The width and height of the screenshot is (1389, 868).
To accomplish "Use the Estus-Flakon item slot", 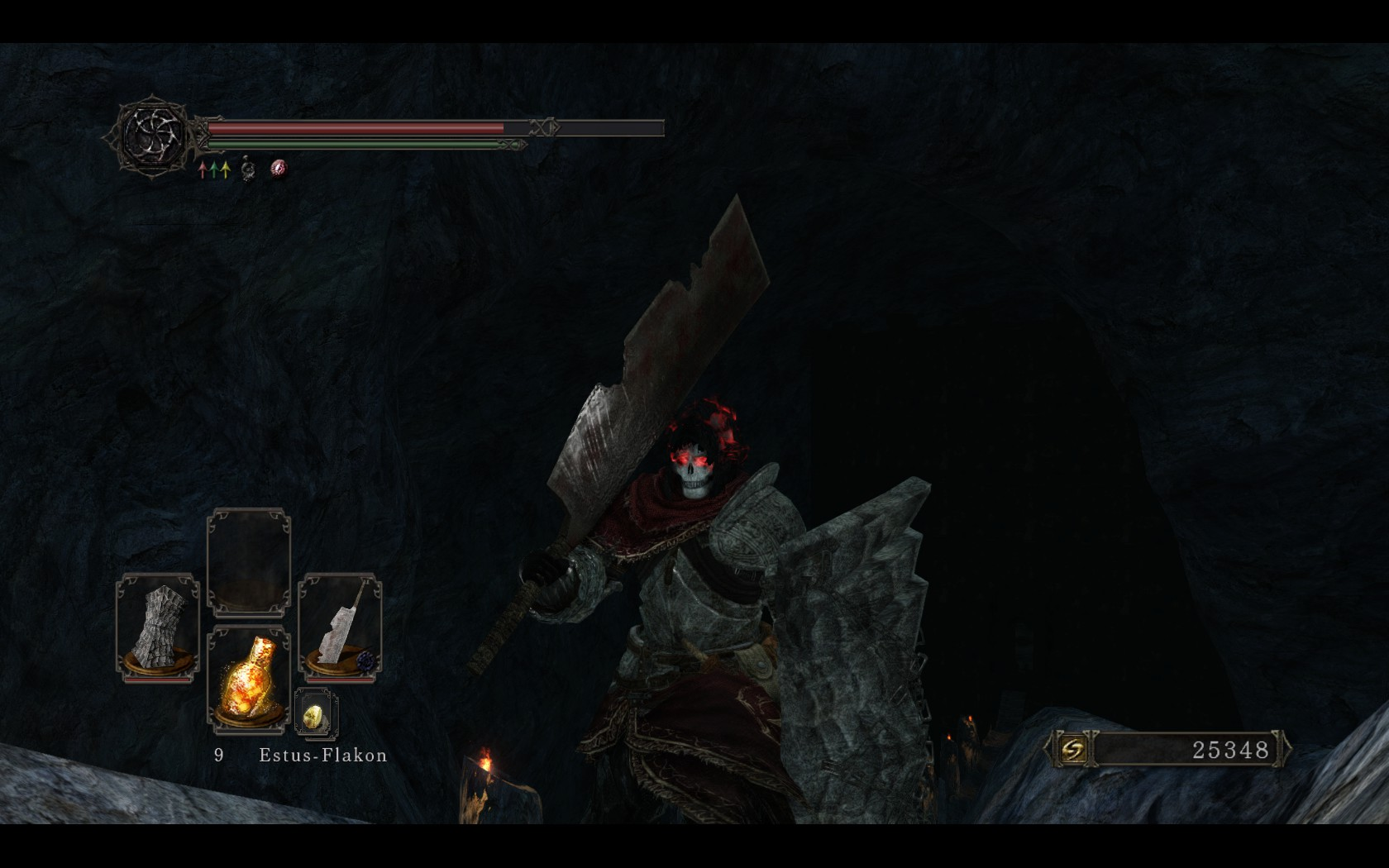I will coord(249,678).
